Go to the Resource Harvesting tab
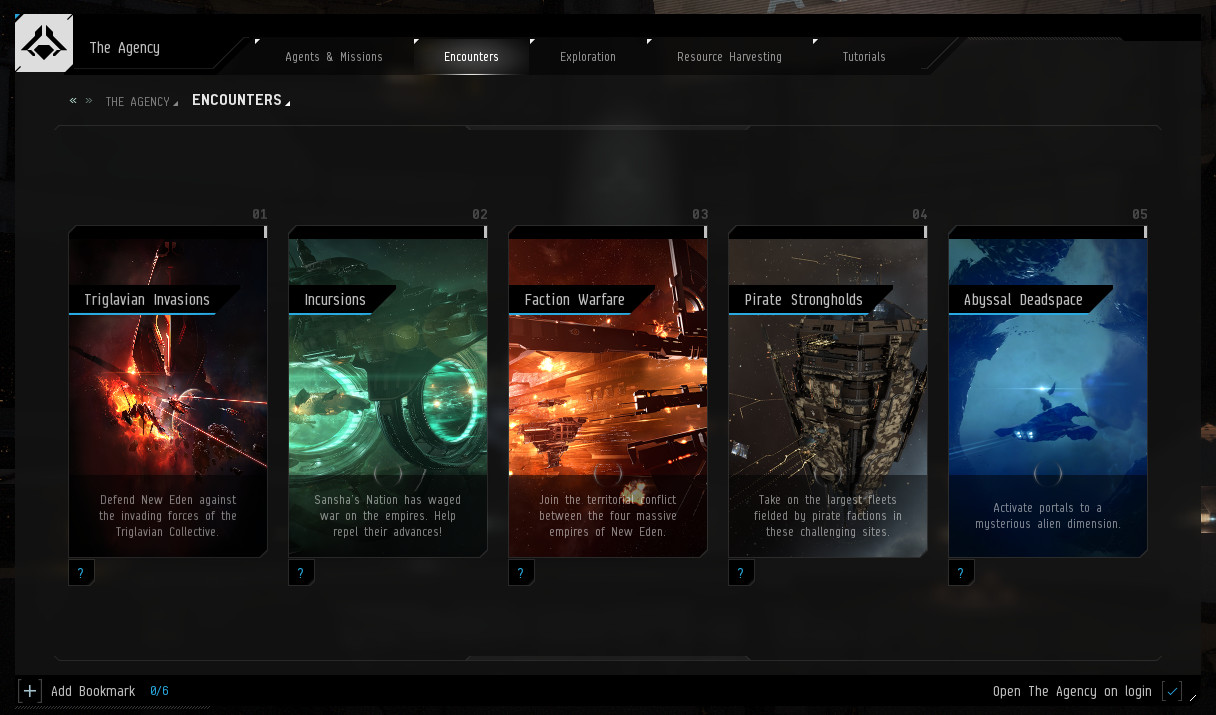The height and width of the screenshot is (715, 1216). point(729,57)
